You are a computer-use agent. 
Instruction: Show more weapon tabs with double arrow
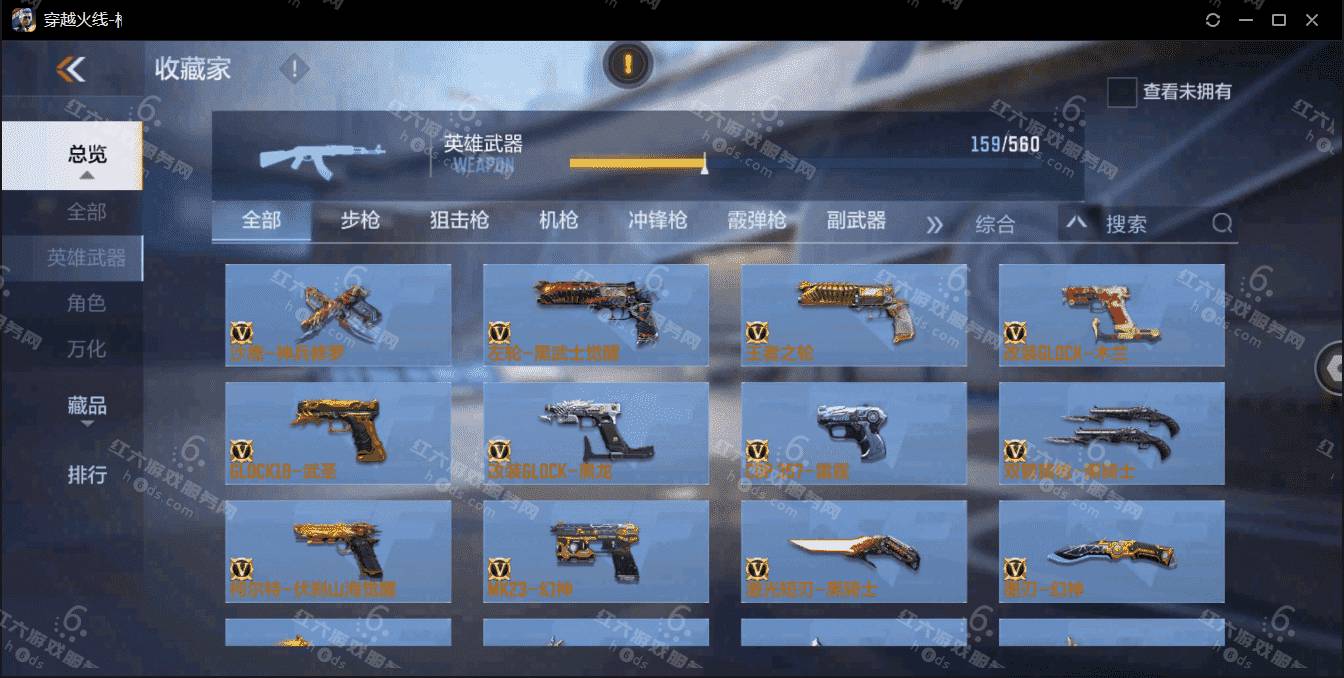pyautogui.click(x=934, y=224)
